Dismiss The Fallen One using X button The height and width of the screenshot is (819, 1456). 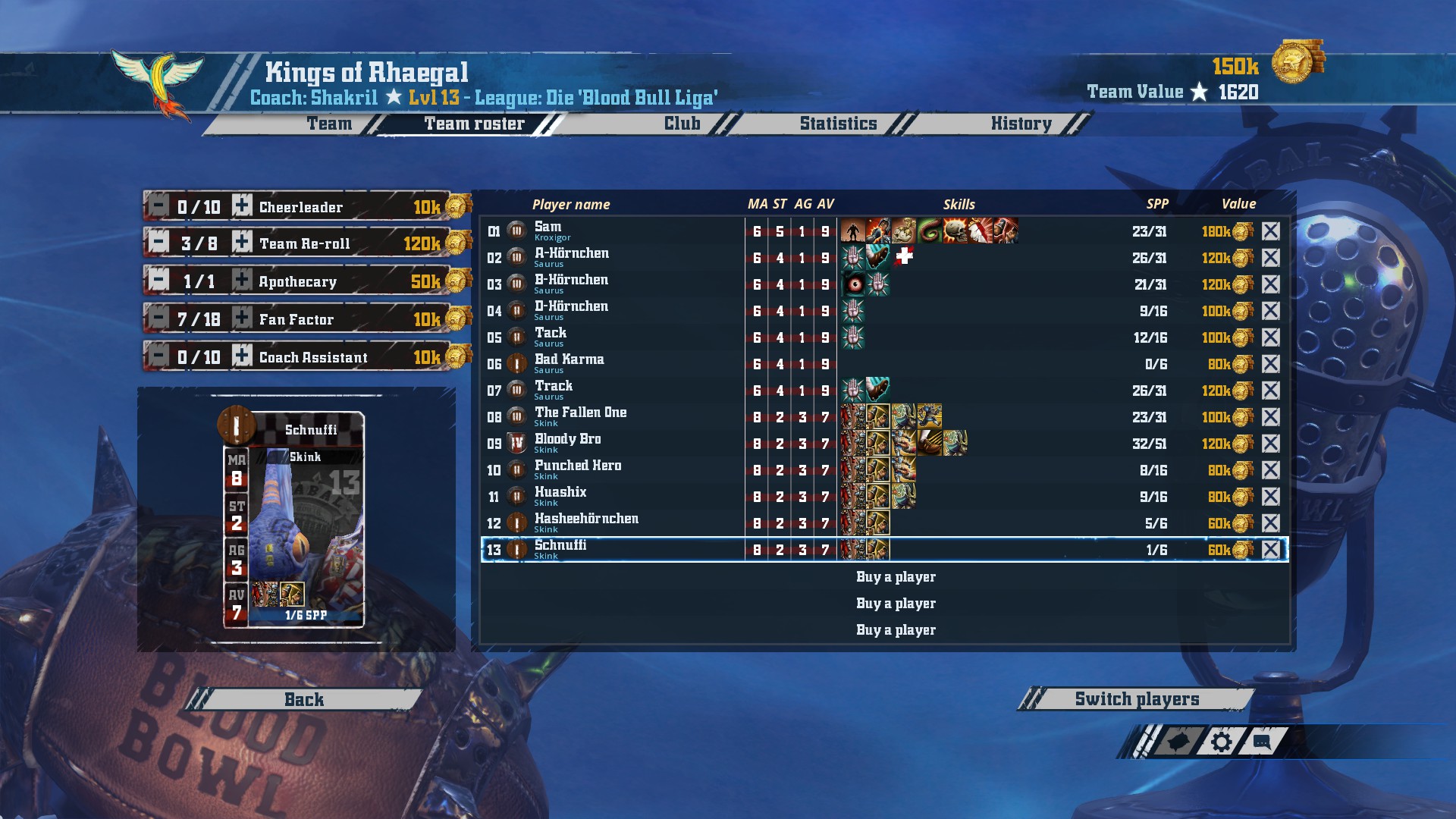point(1271,417)
